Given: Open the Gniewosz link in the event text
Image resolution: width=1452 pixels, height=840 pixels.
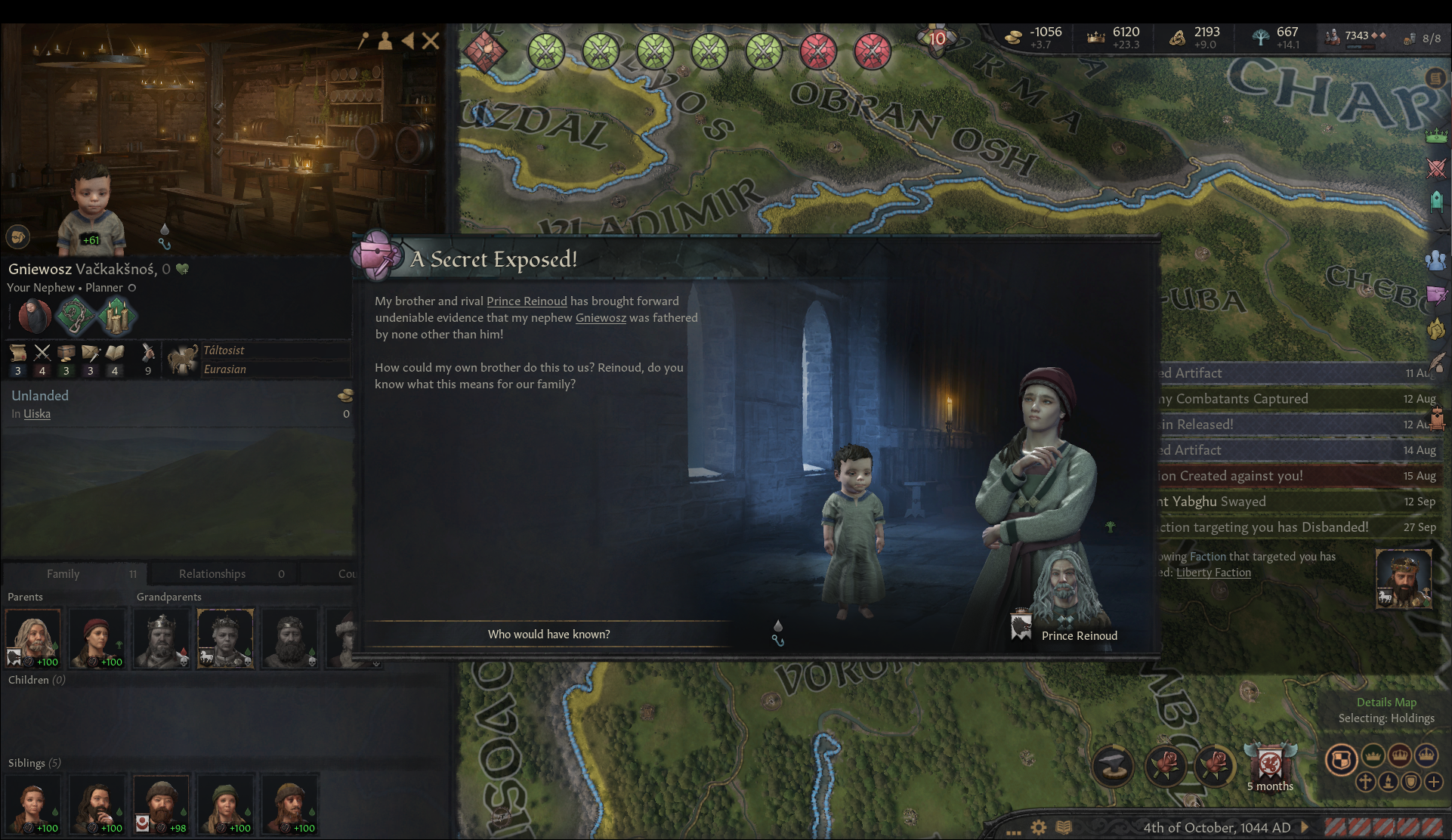Looking at the screenshot, I should (601, 317).
